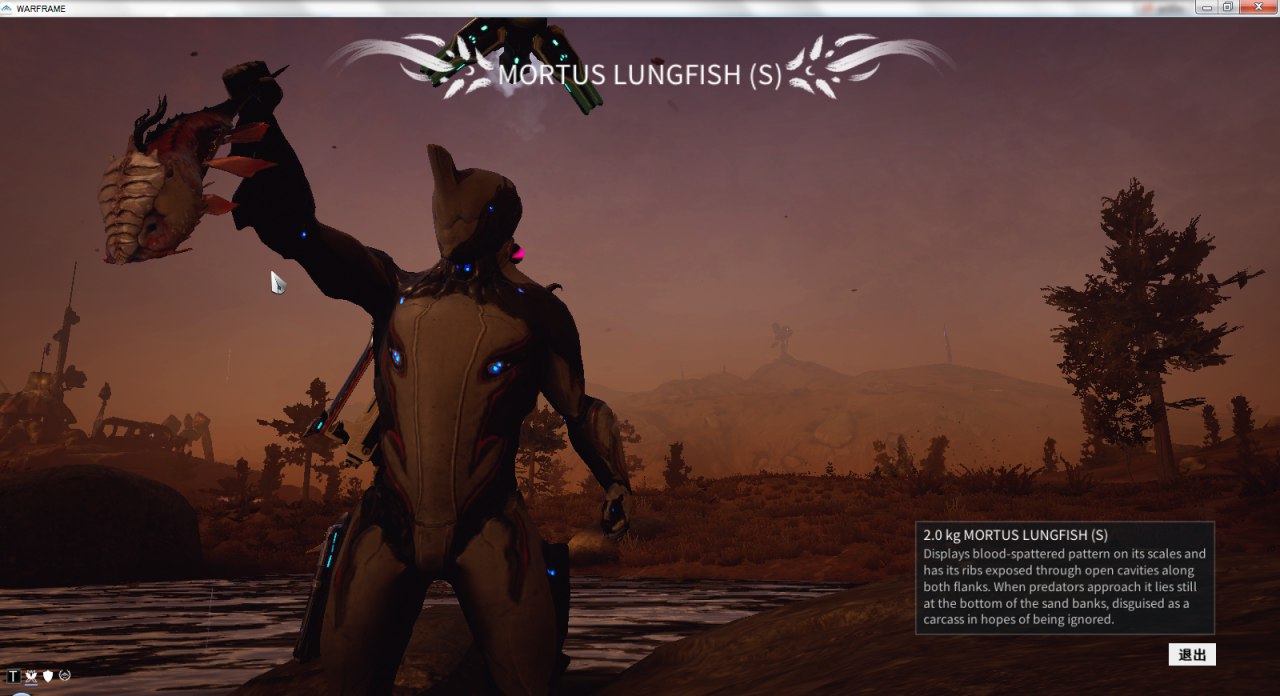Select the laurel wreath emblem icon
The image size is (1280, 696).
(64, 676)
